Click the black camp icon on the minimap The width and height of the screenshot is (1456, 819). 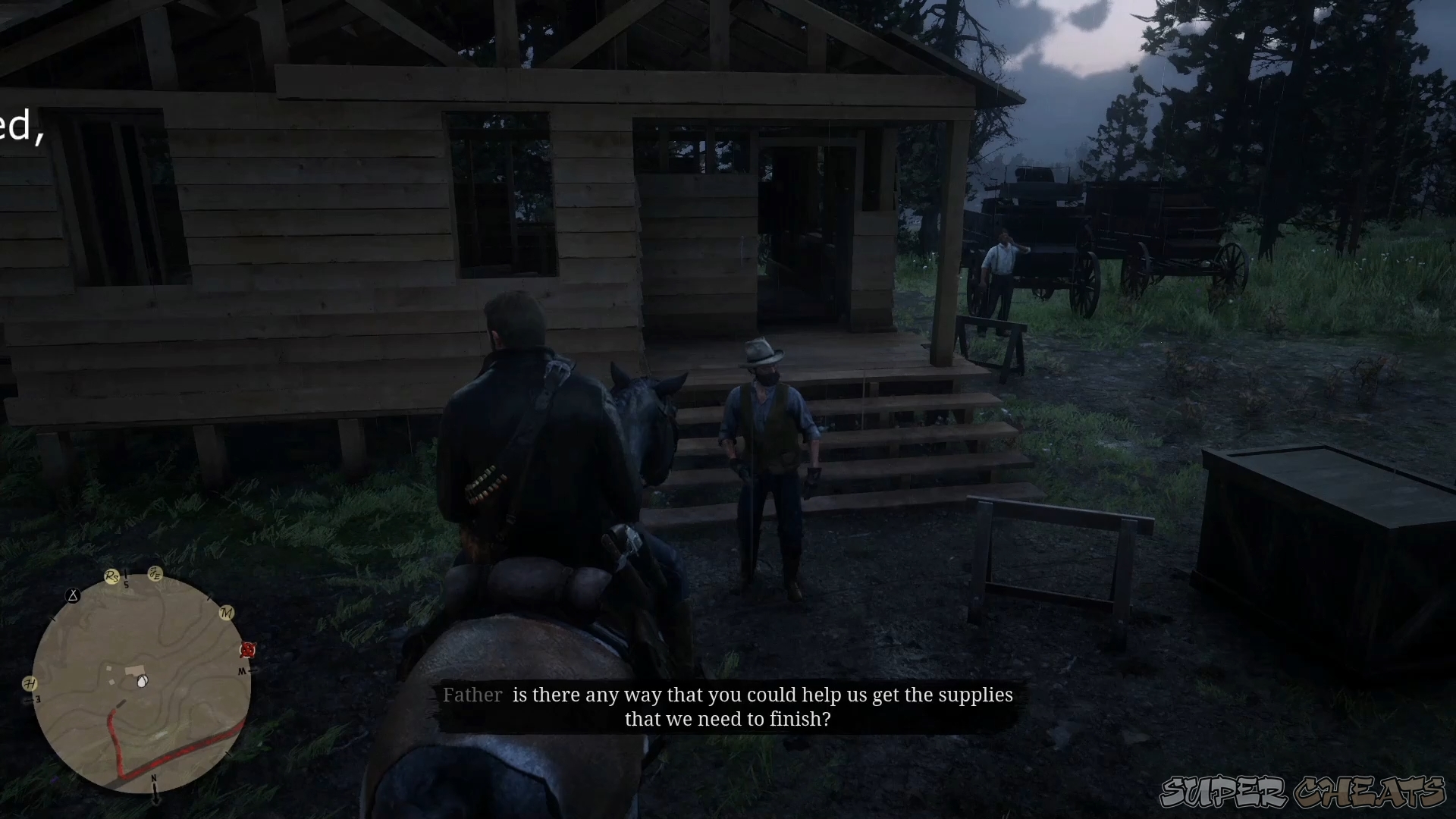(x=73, y=596)
